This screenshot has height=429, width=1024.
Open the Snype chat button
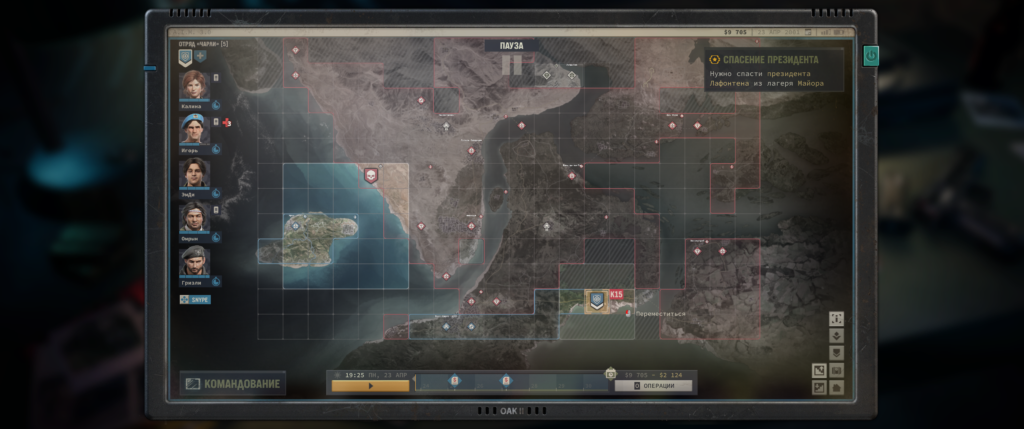[195, 299]
